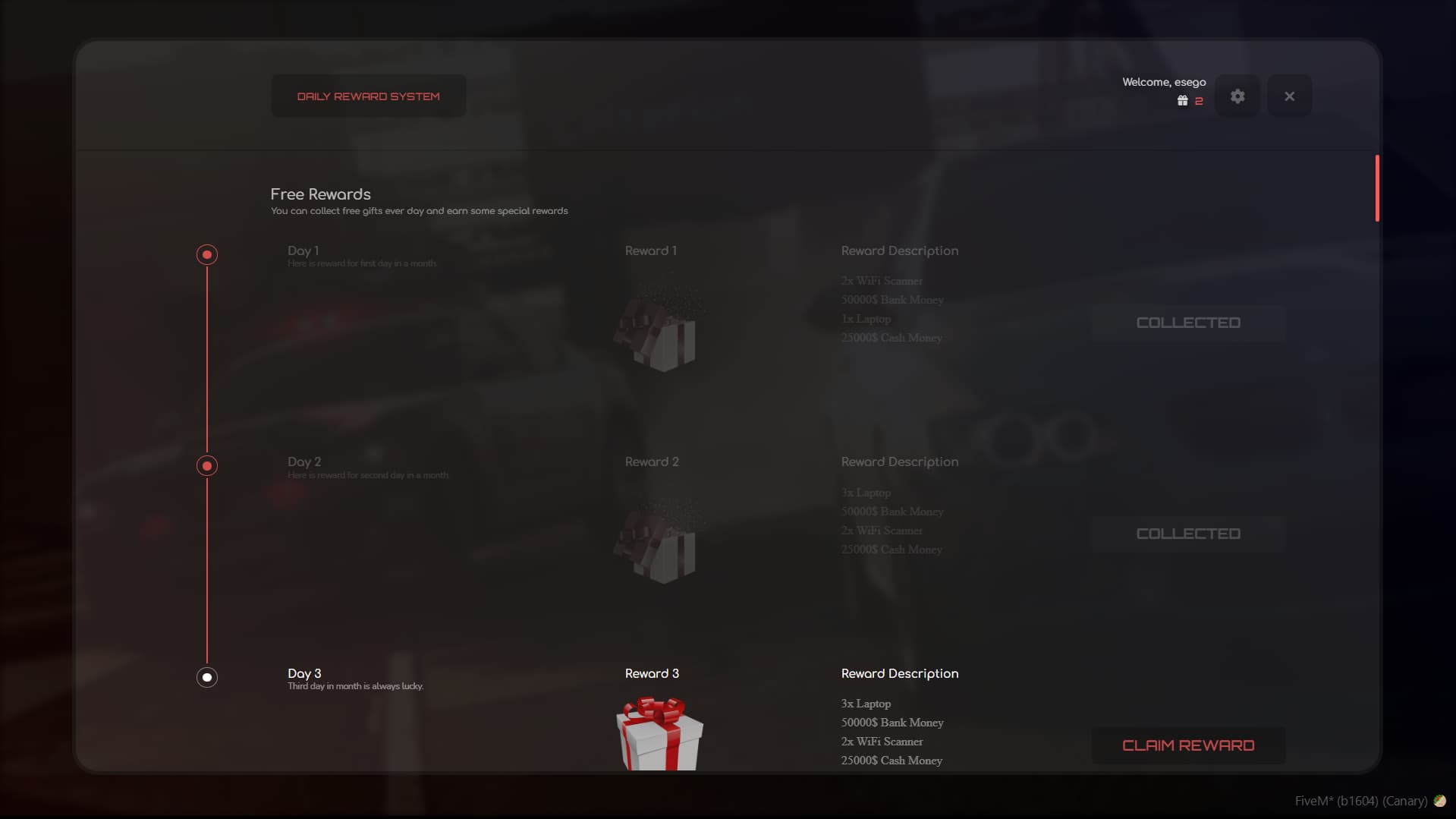Click the FiveM Canary status icon
Viewport: 1456px width, 819px height.
tap(1441, 801)
